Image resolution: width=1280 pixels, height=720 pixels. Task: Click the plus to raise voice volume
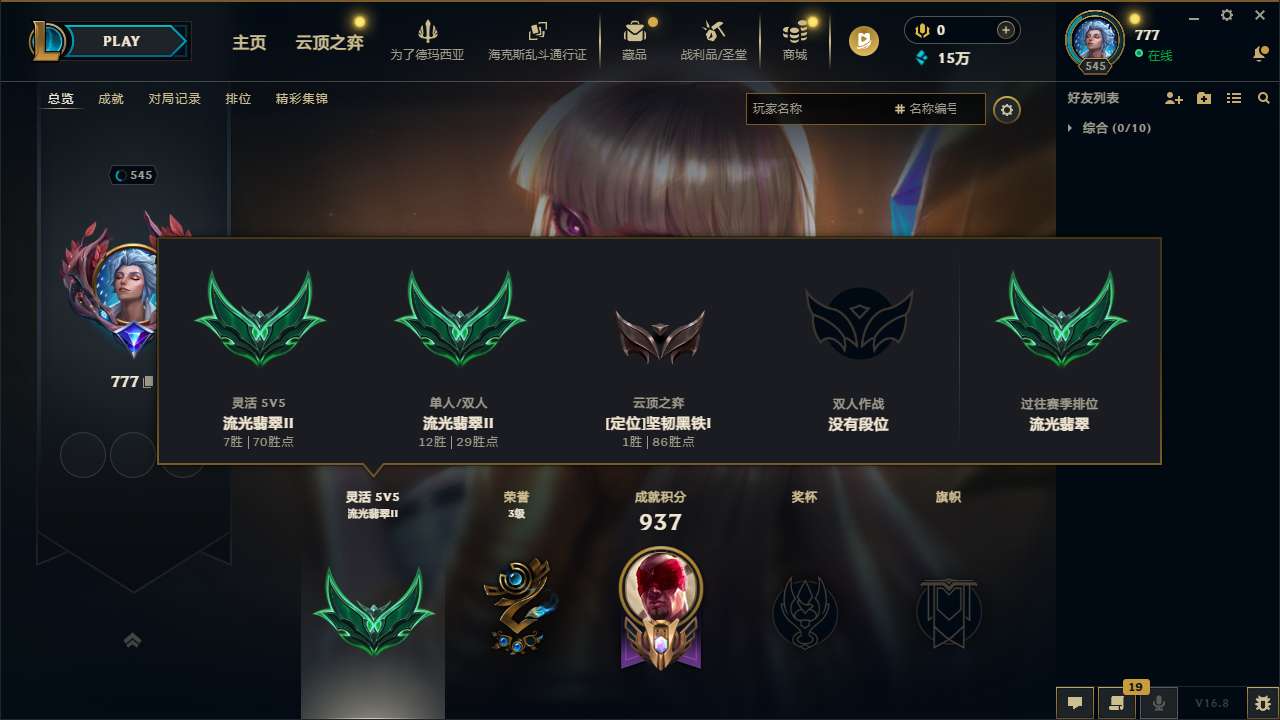point(1005,30)
